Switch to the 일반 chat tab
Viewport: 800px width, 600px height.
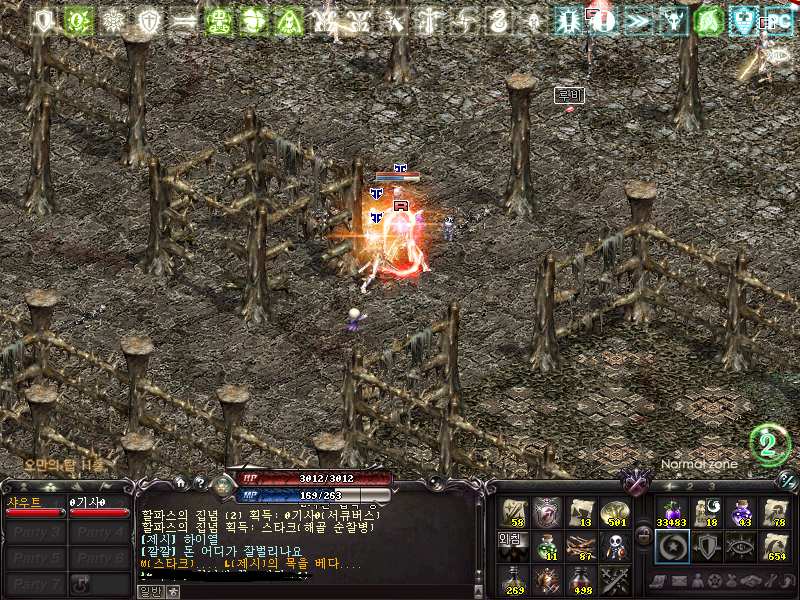149,592
